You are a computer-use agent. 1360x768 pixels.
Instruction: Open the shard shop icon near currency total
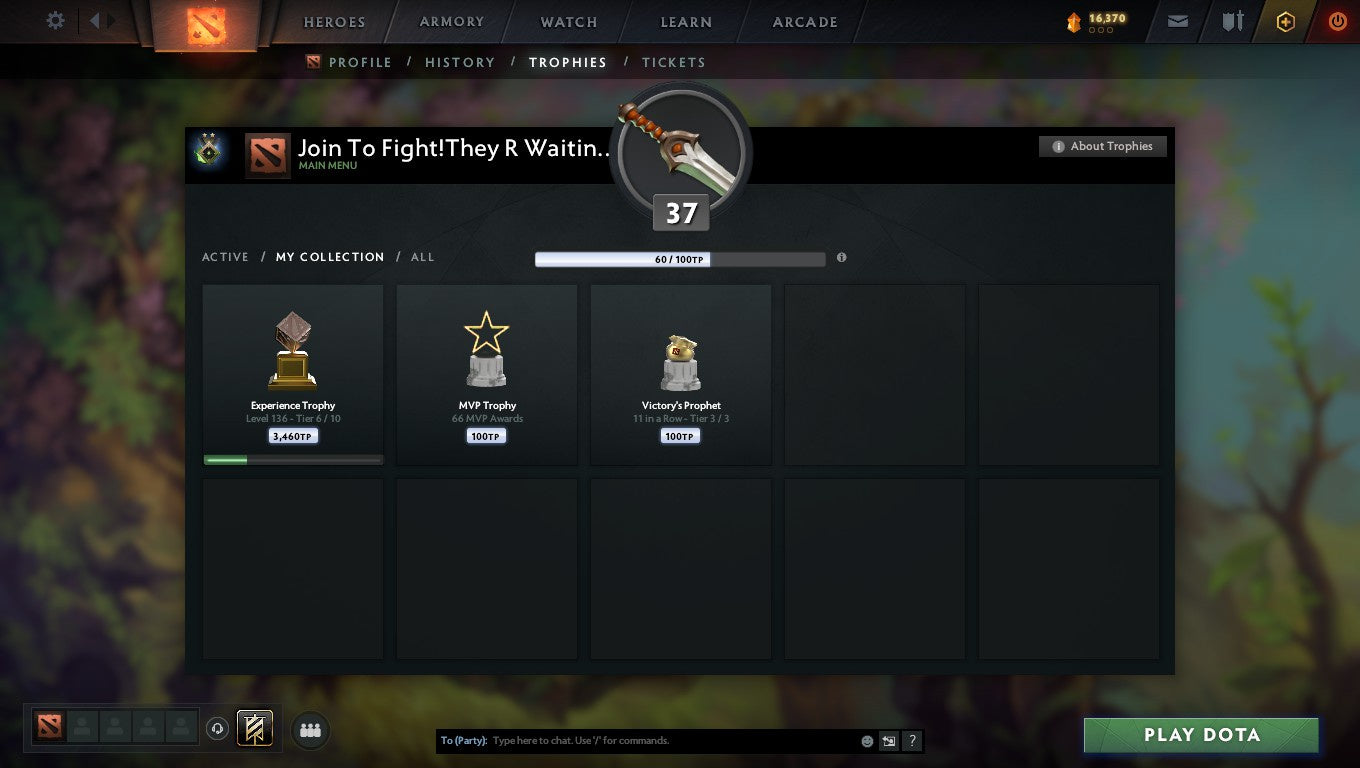tap(1075, 22)
